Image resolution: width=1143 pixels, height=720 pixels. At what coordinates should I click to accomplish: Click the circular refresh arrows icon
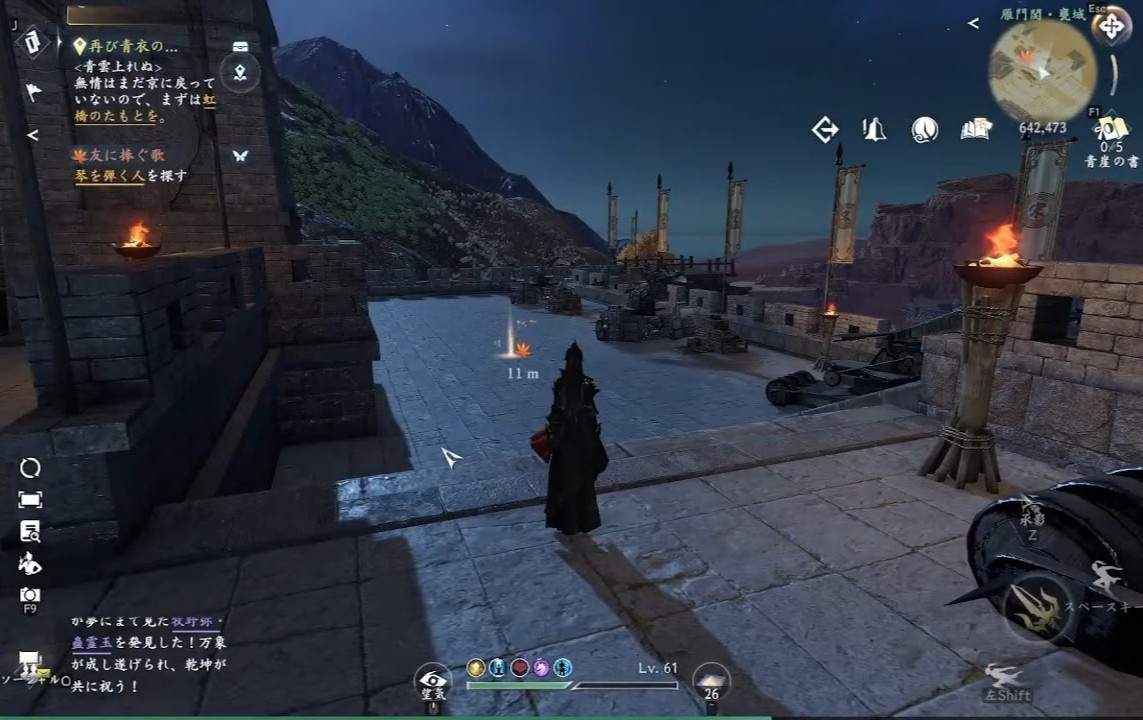[30, 468]
